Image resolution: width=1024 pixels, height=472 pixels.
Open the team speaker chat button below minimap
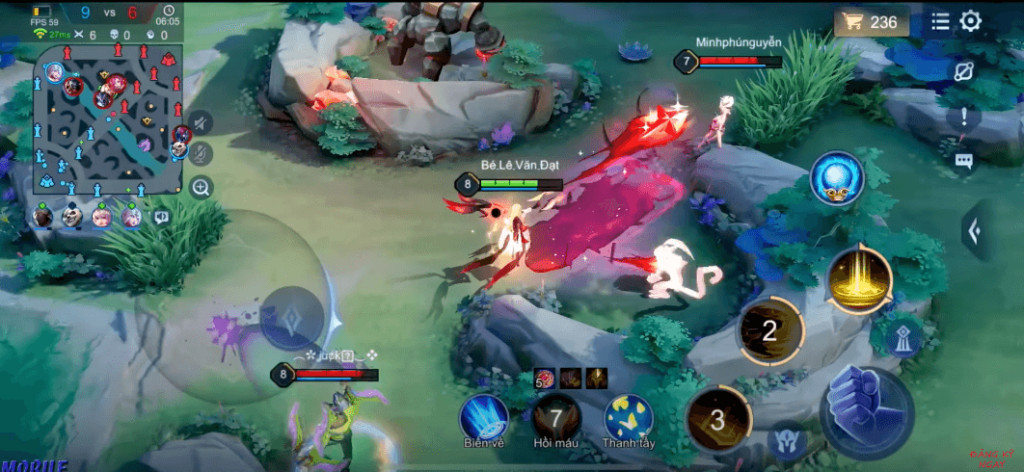click(x=161, y=216)
